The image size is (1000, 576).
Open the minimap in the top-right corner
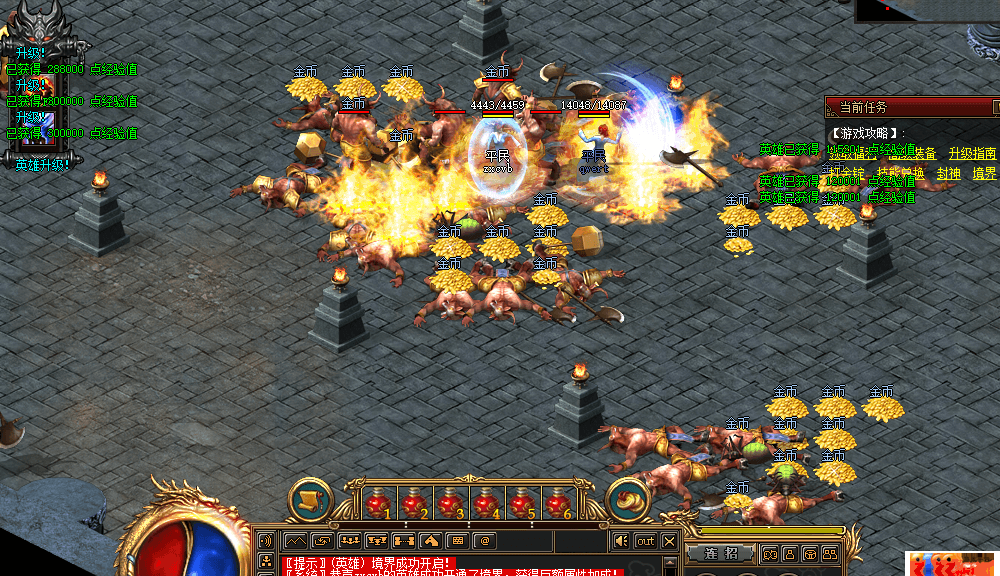point(927,10)
